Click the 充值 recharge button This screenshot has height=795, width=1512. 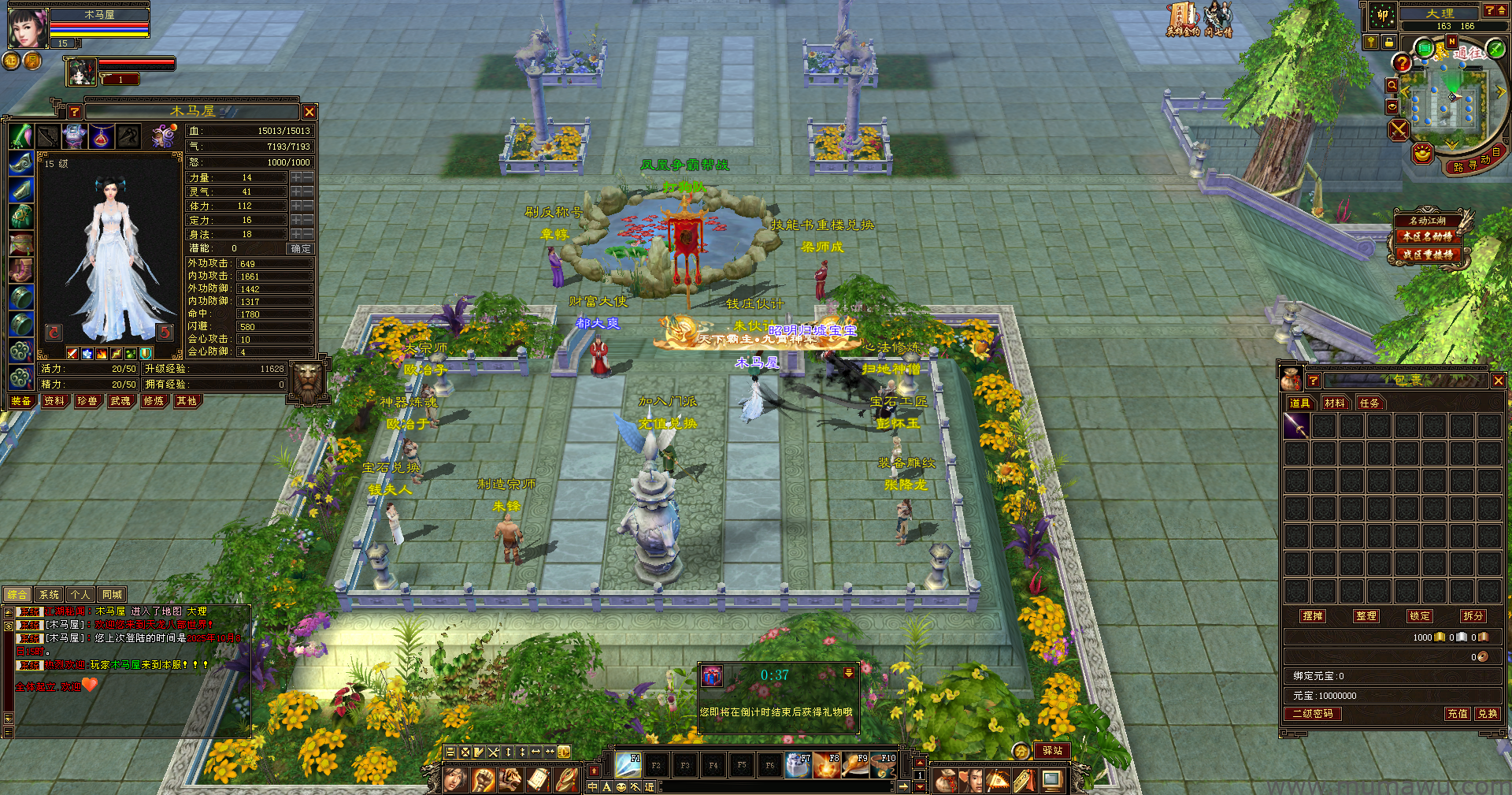pyautogui.click(x=1458, y=714)
